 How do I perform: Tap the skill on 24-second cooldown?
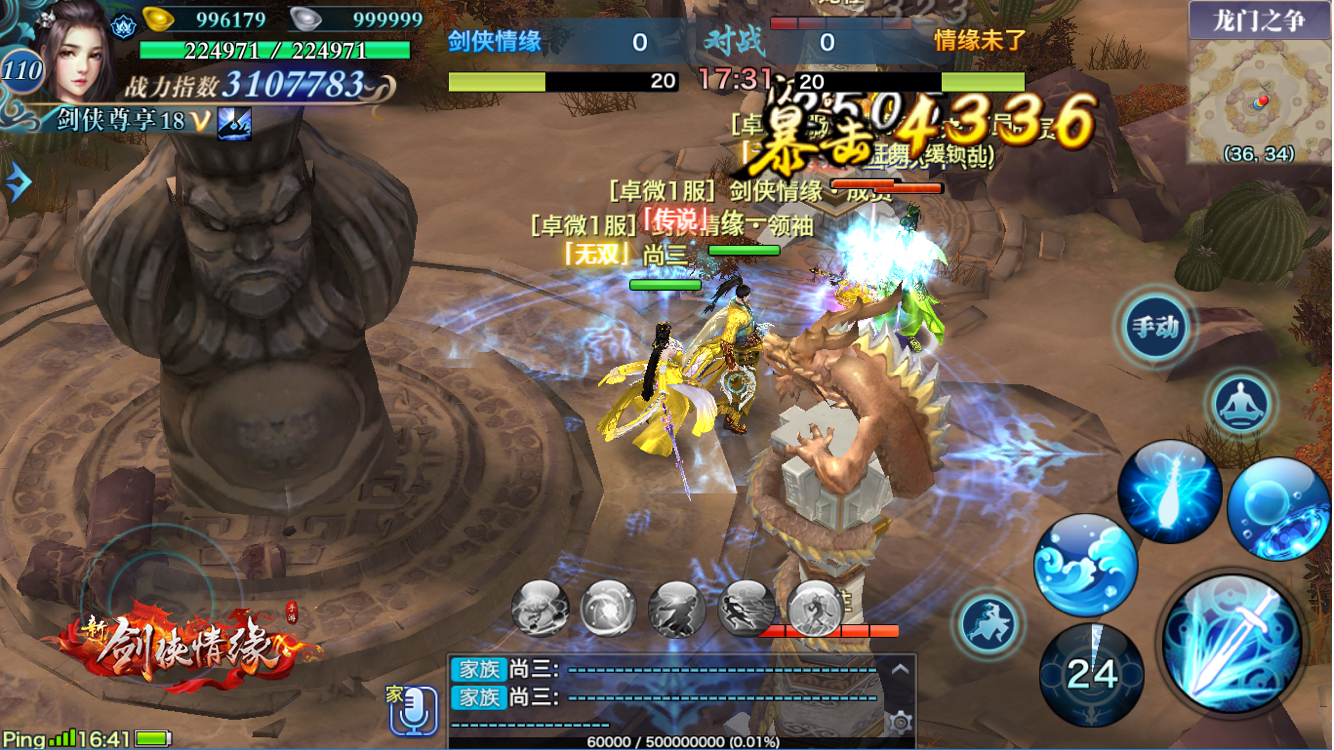[x=1091, y=674]
